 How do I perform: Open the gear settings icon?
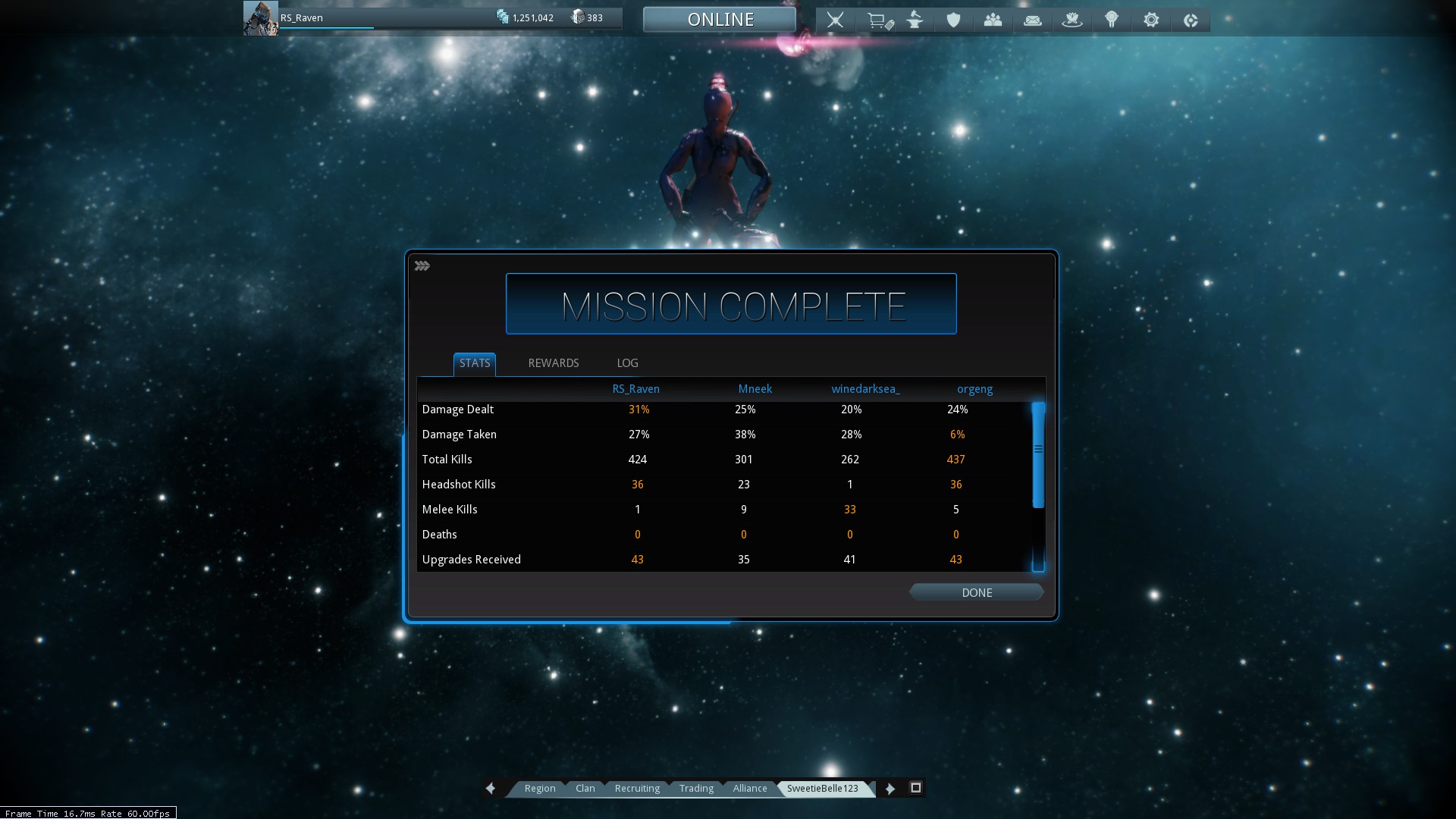(1151, 20)
